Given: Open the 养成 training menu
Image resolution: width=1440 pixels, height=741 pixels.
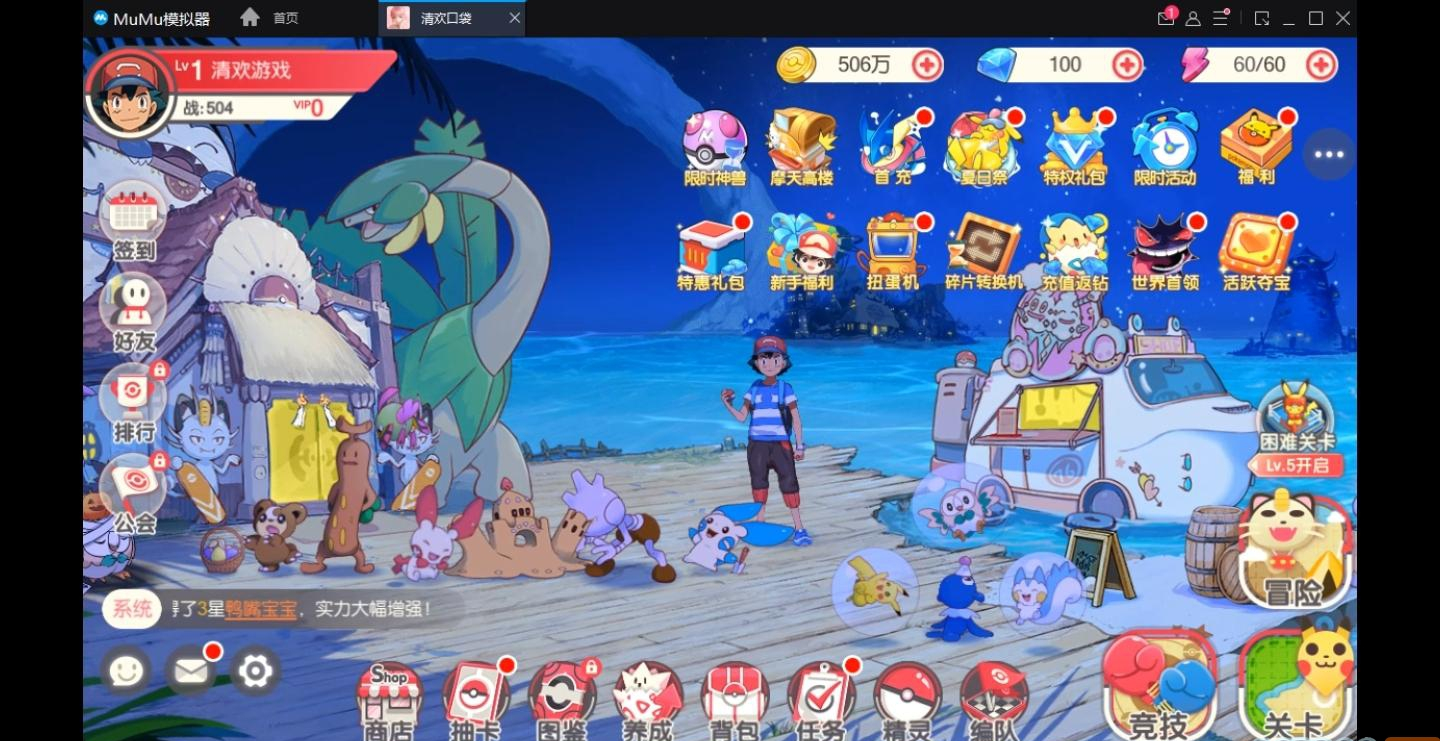Looking at the screenshot, I should tap(648, 699).
